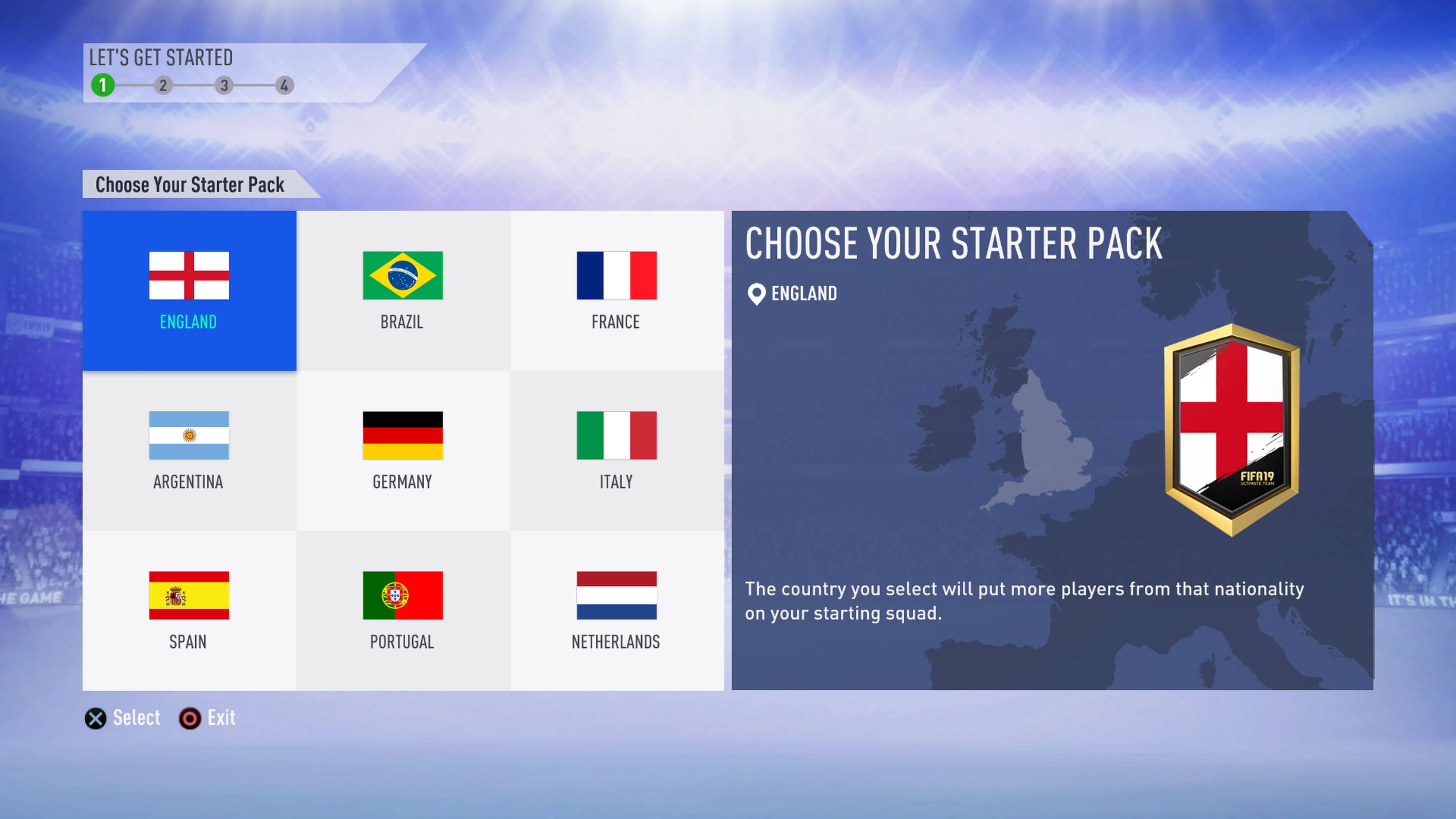Pick the Netherlands starter pack tile
The height and width of the screenshot is (819, 1456).
(x=616, y=610)
